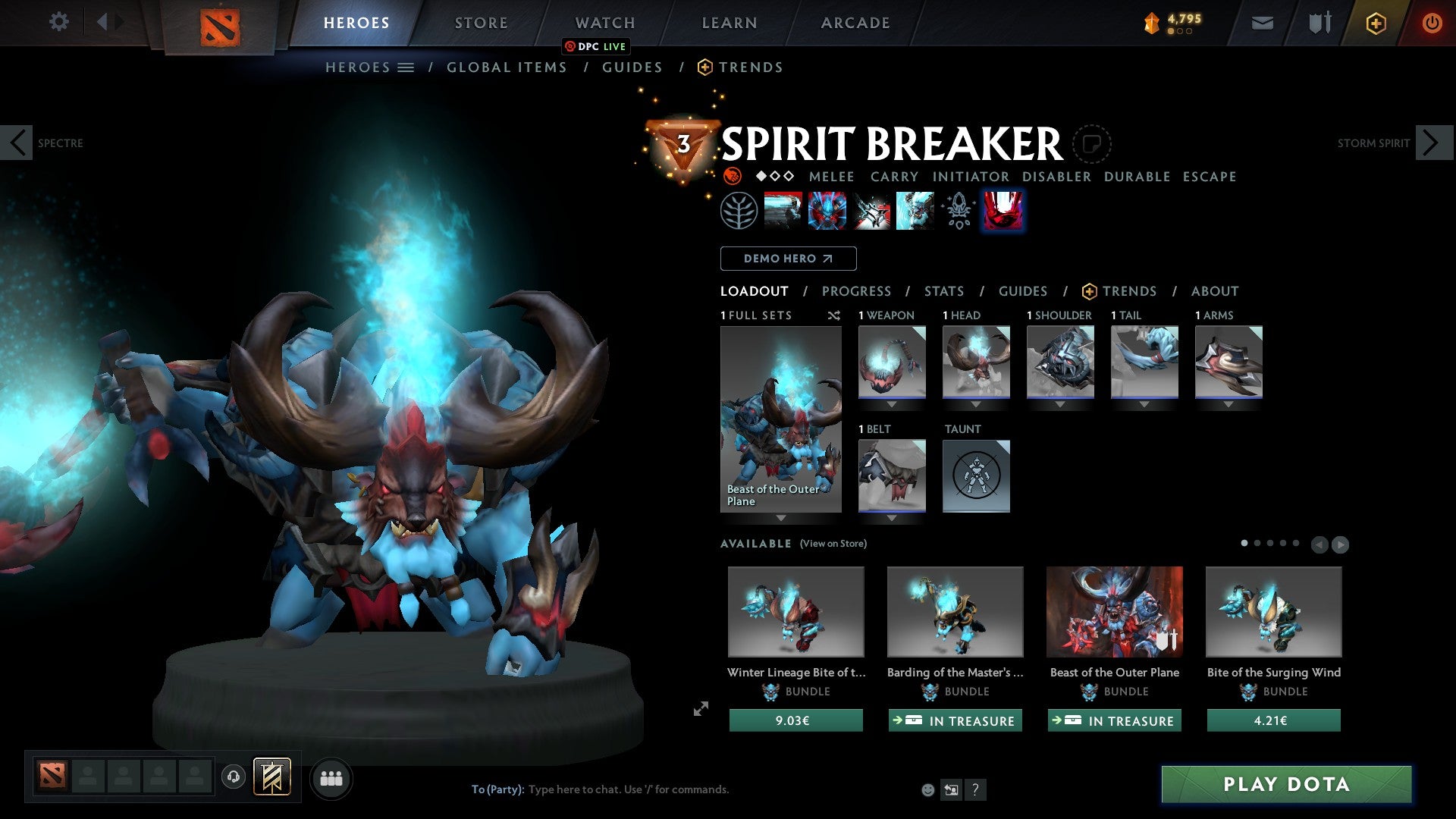
Task: Select the equipped Weapon item slot thumbnail
Action: pos(892,362)
